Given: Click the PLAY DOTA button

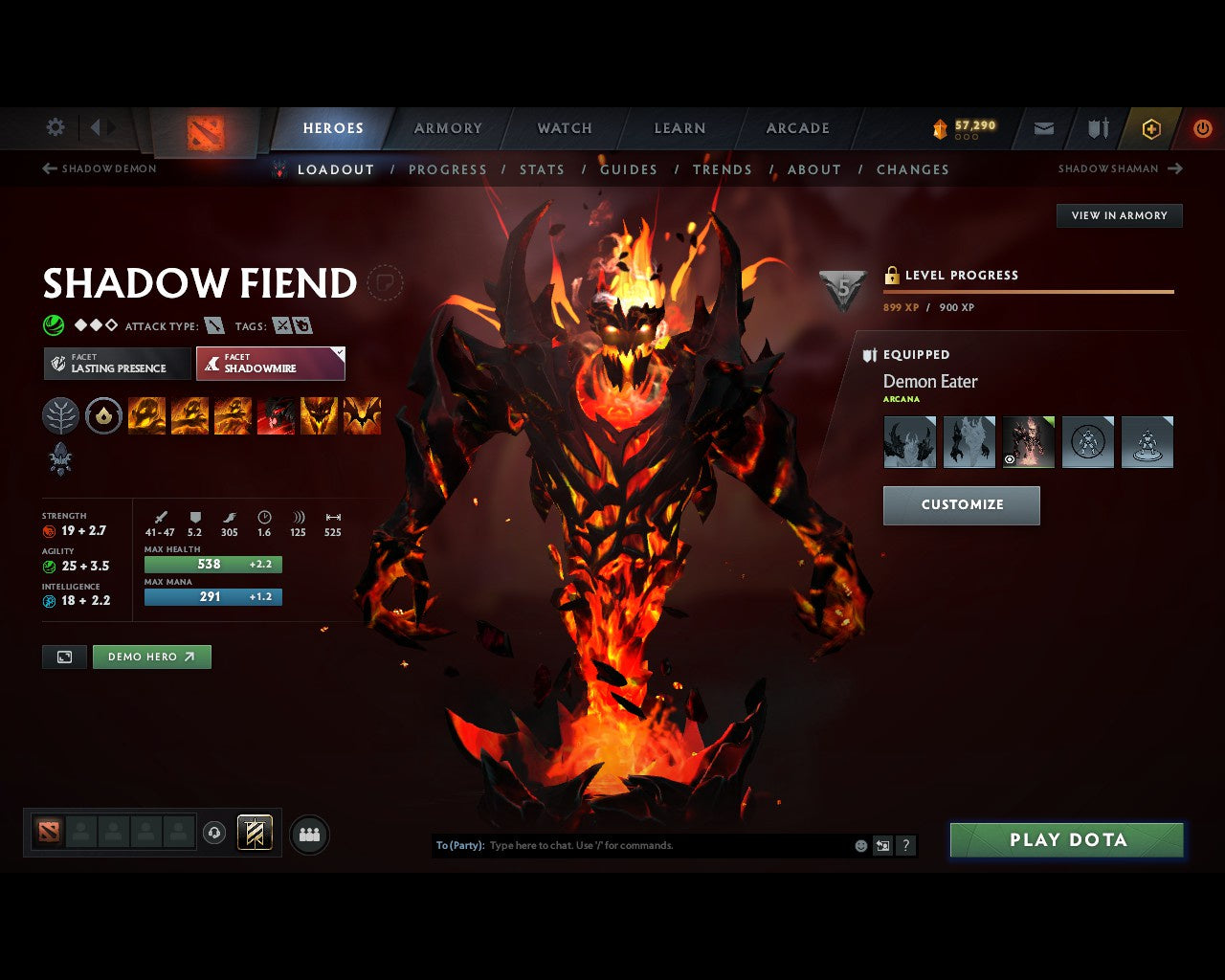Looking at the screenshot, I should click(x=1066, y=839).
